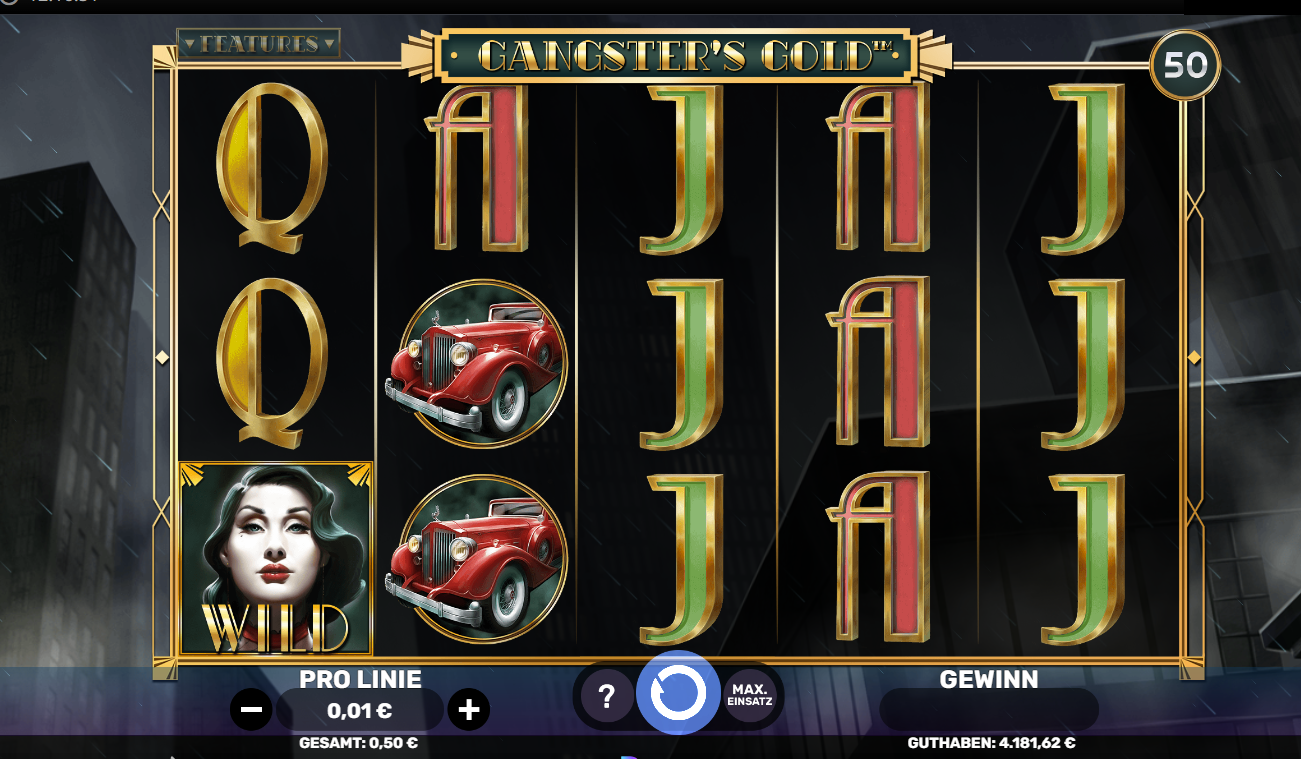Image resolution: width=1301 pixels, height=759 pixels.
Task: Increase the bet with the plus button
Action: pyautogui.click(x=468, y=710)
